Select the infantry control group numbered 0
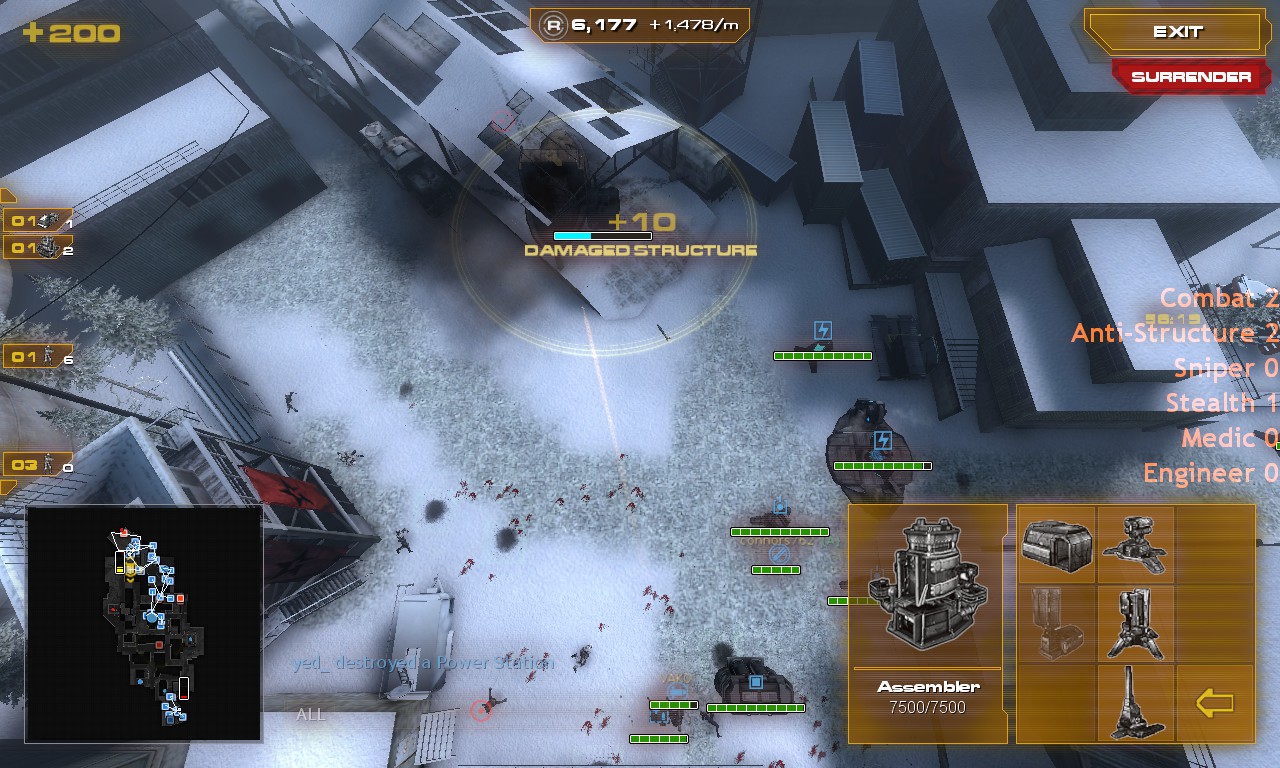 (x=38, y=465)
